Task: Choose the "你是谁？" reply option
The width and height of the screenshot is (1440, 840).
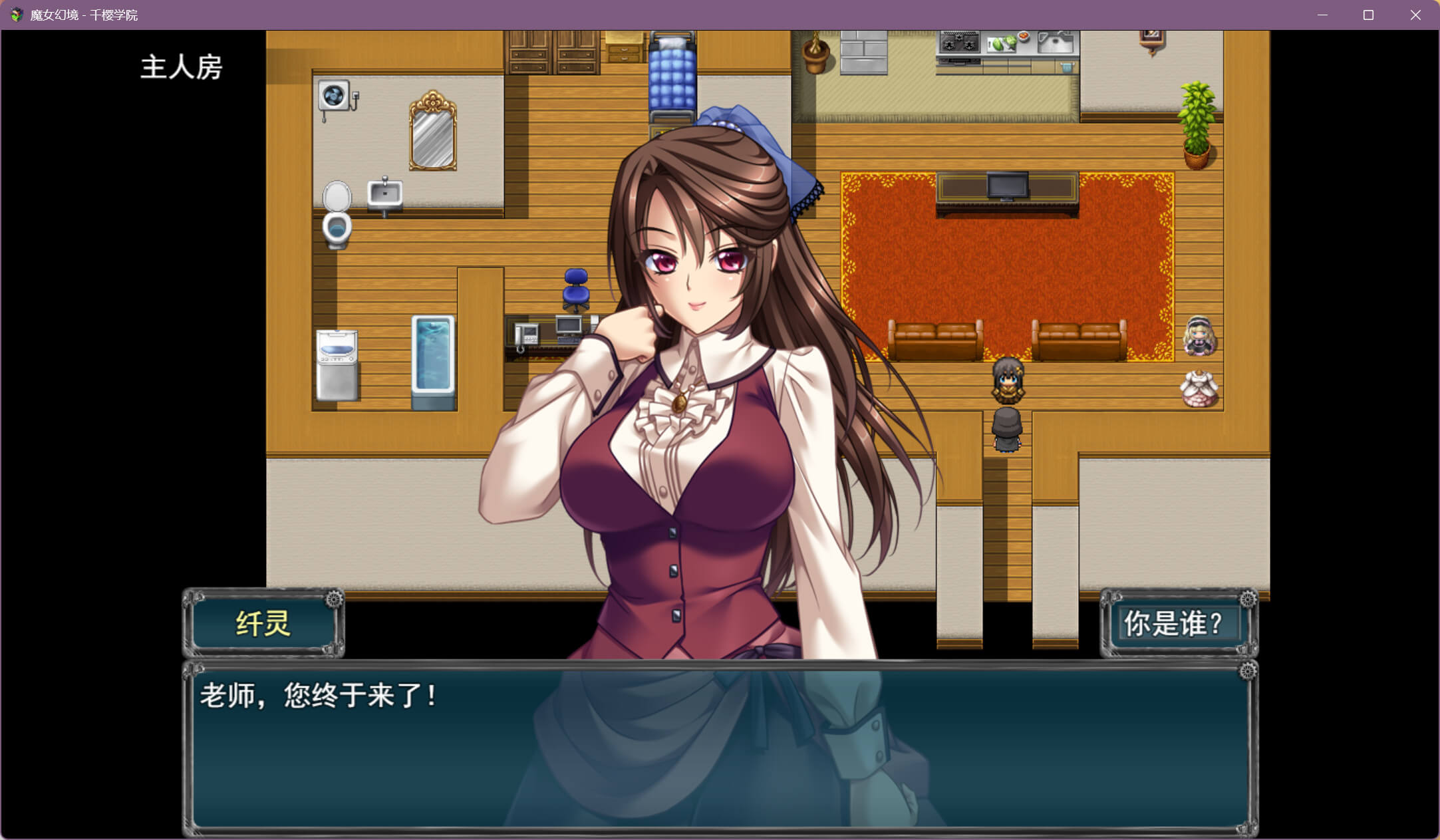Action: coord(1174,624)
